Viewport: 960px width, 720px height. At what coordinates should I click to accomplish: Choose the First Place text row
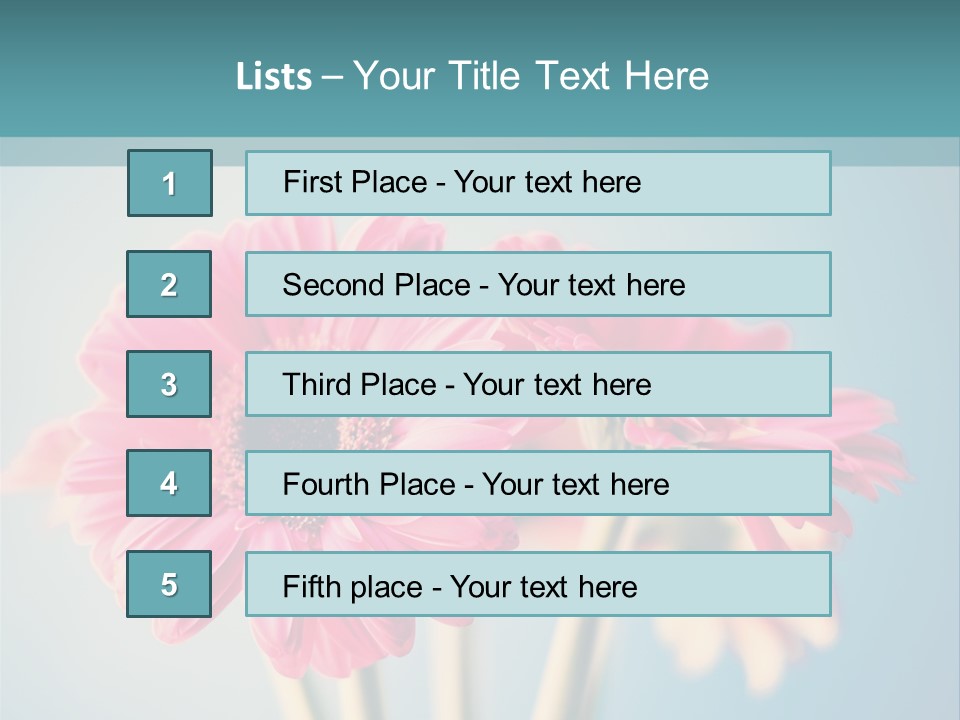coord(538,183)
